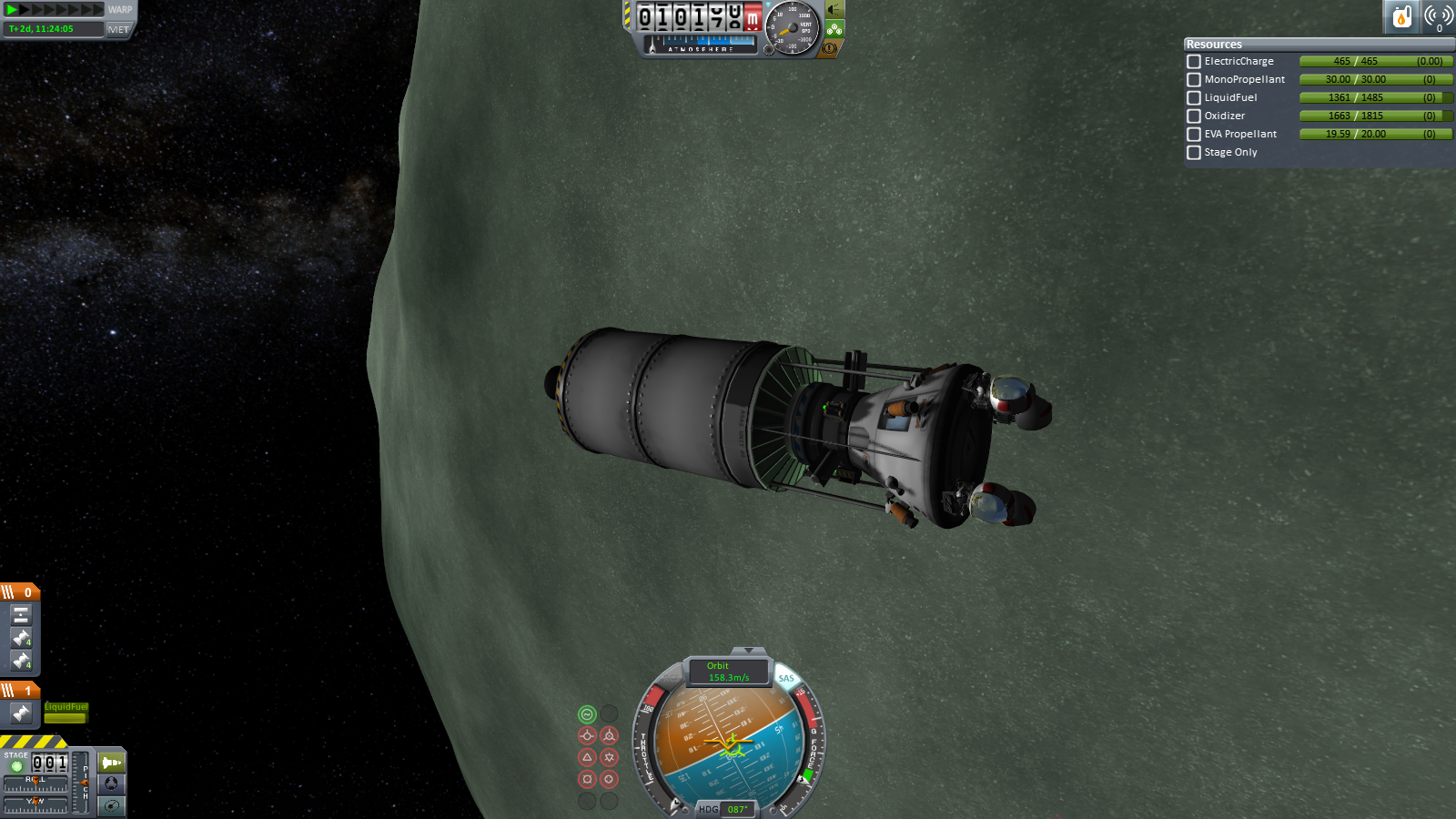Switch to docking mode button
The height and width of the screenshot is (819, 1456).
(112, 784)
